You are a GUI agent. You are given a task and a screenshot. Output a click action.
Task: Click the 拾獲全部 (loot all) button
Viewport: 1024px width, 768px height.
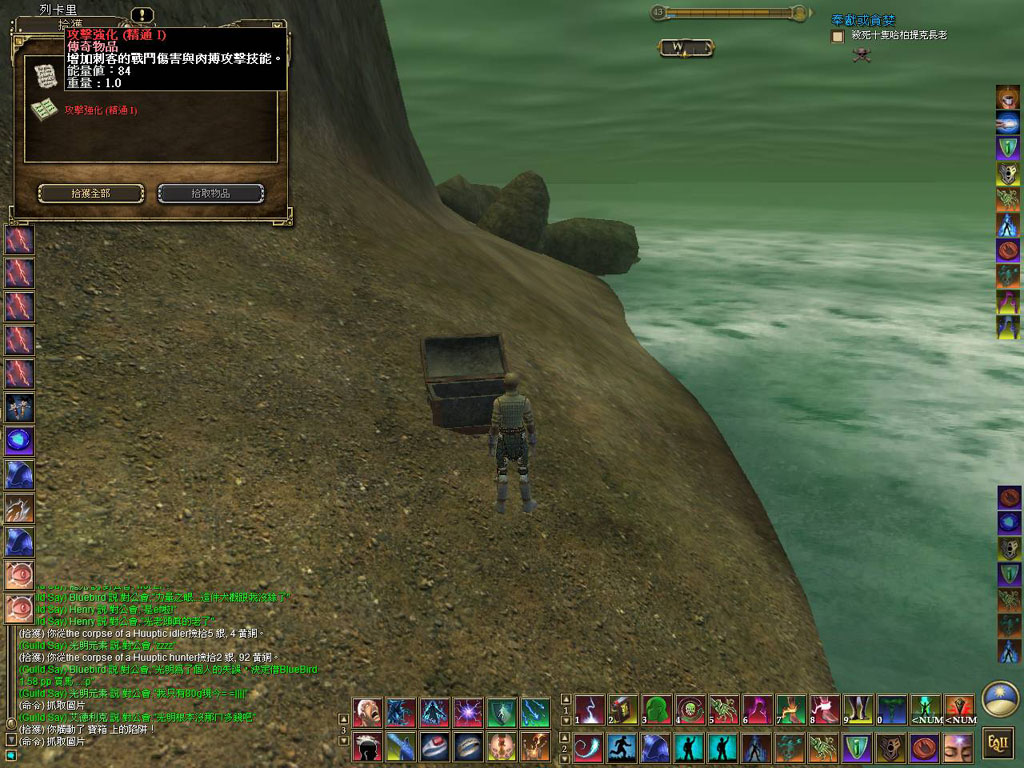(88, 193)
